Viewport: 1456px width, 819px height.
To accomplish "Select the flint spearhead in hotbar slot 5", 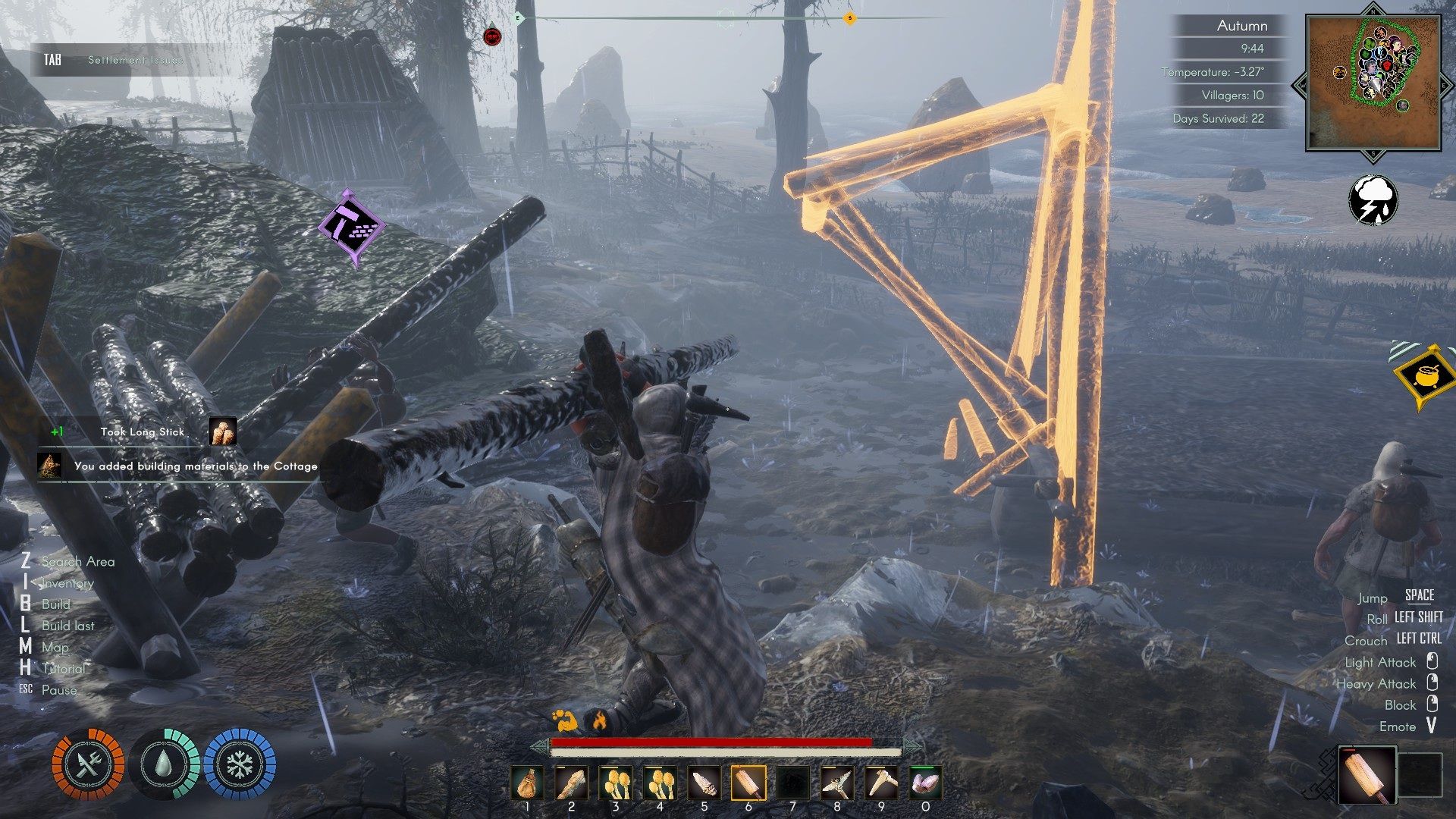I will click(704, 783).
